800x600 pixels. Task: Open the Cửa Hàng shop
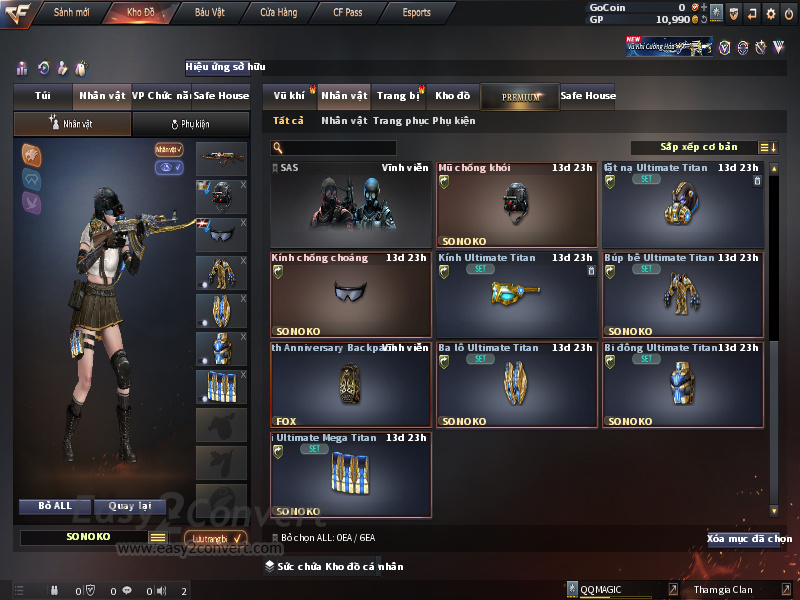coord(278,13)
